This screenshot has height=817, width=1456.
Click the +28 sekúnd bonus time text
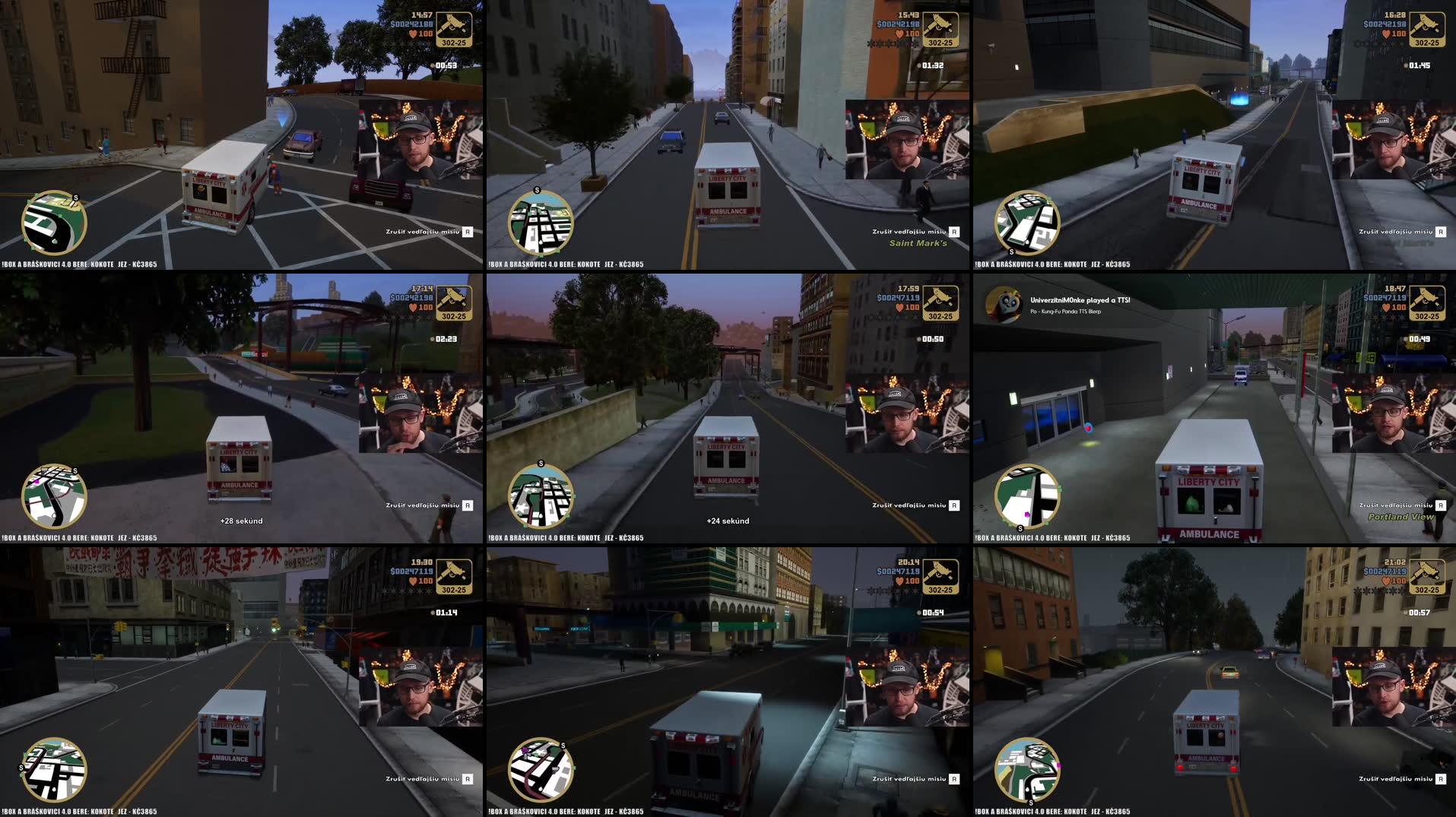240,521
